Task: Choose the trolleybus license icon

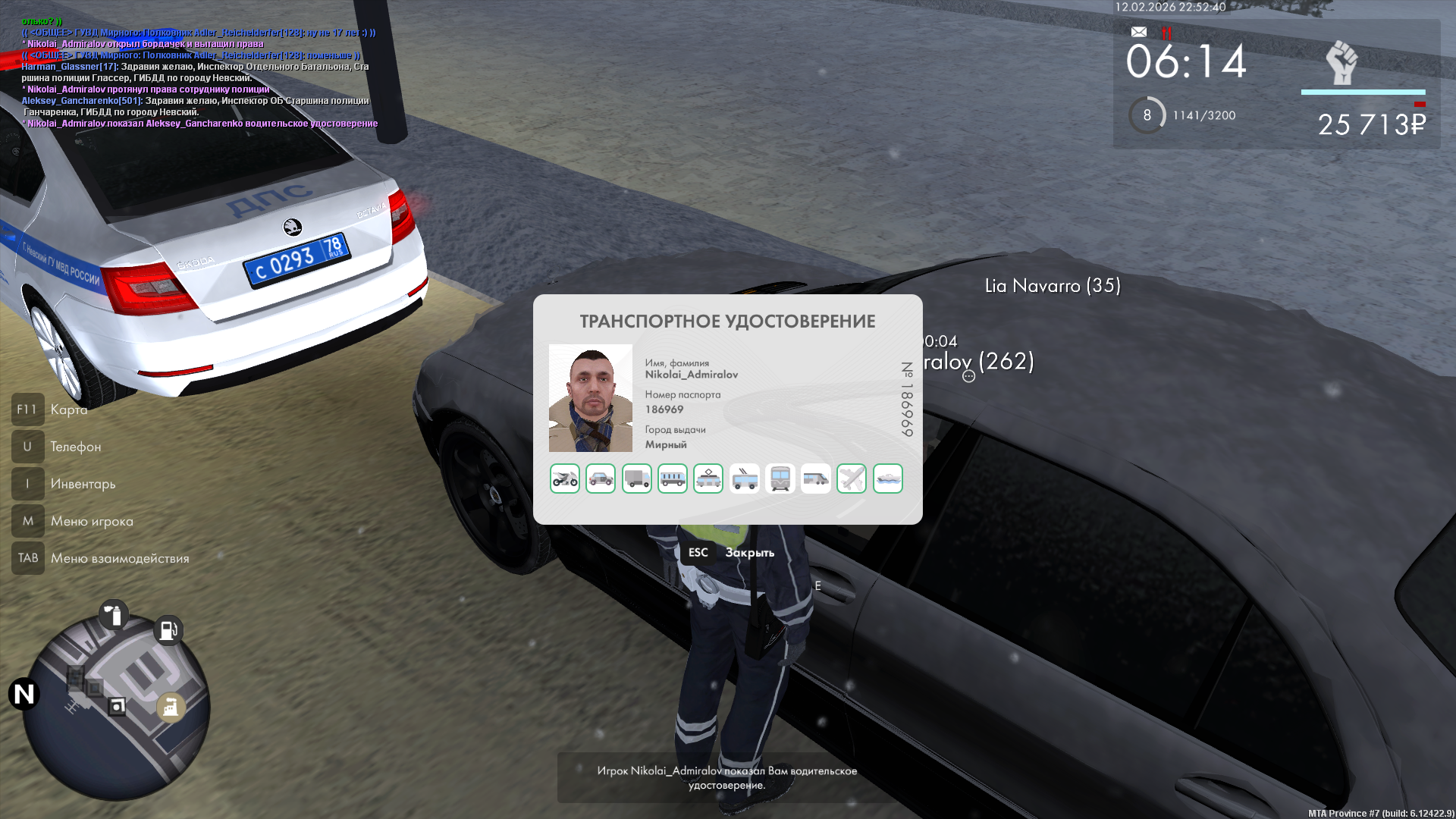Action: pos(745,479)
